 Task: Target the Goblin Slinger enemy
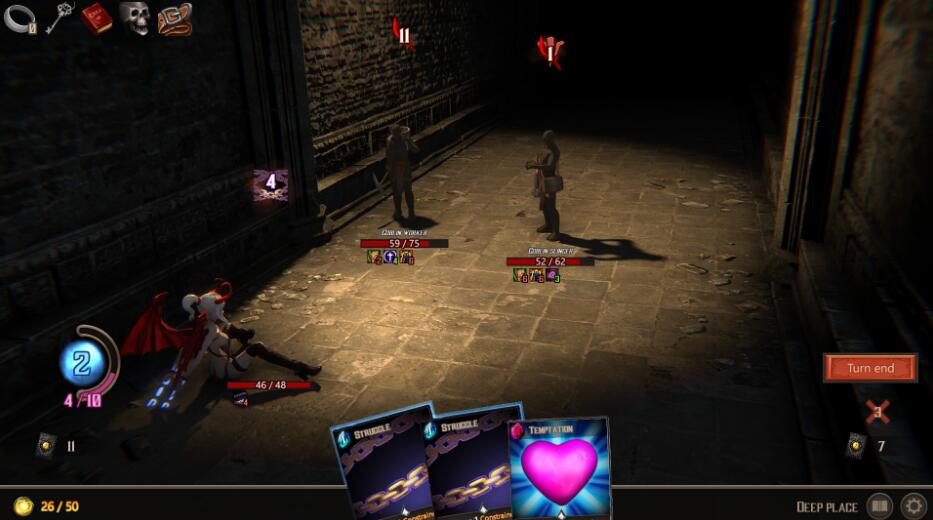tap(548, 185)
